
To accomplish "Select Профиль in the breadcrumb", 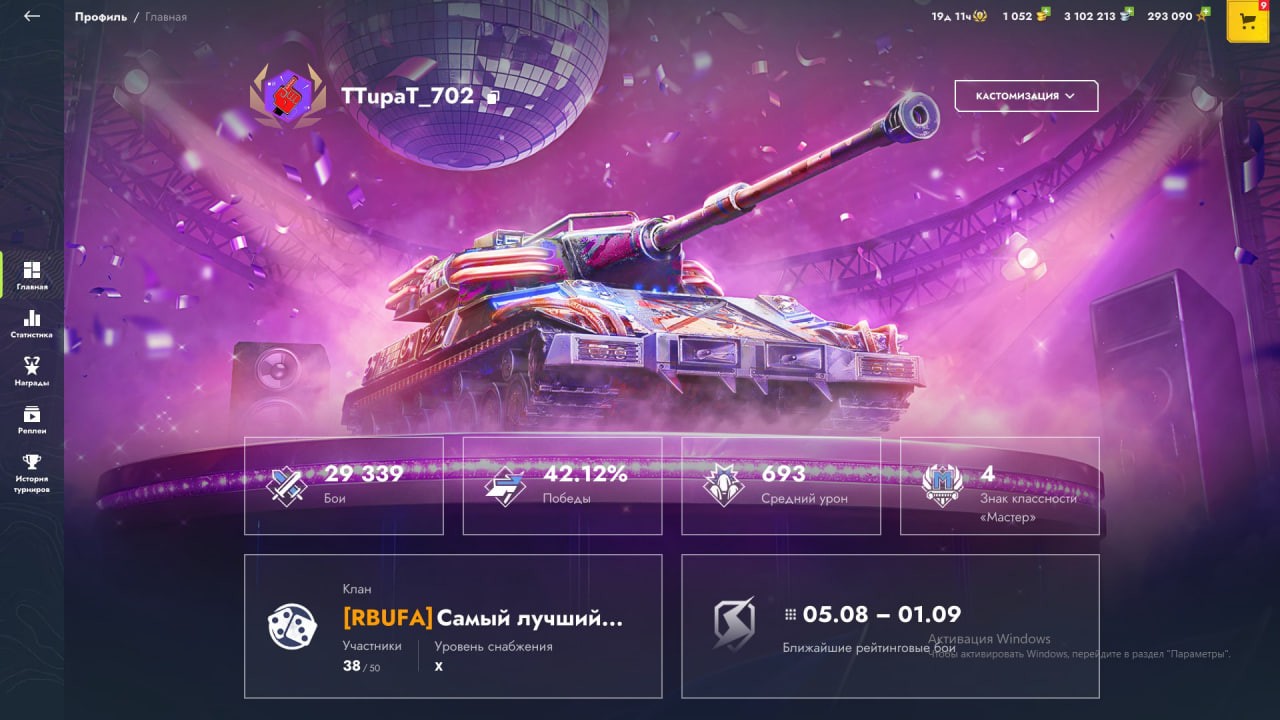I will coord(100,17).
